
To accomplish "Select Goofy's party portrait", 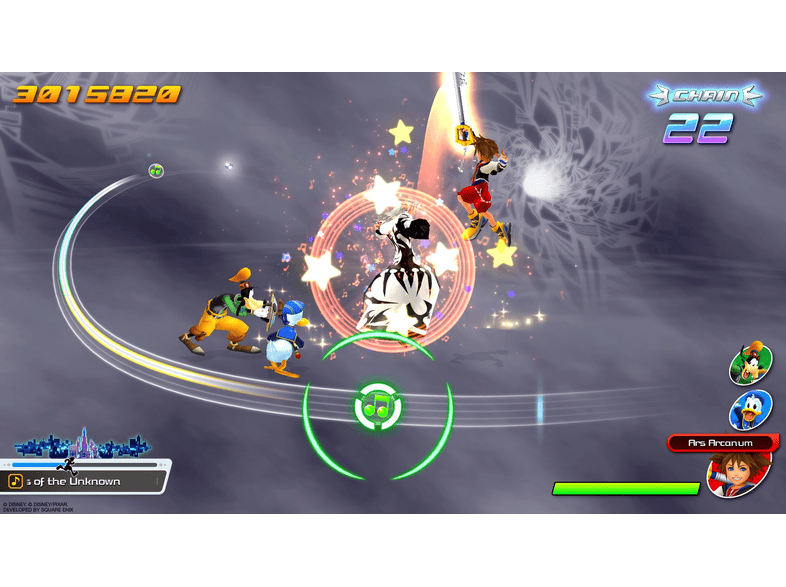I will [750, 364].
